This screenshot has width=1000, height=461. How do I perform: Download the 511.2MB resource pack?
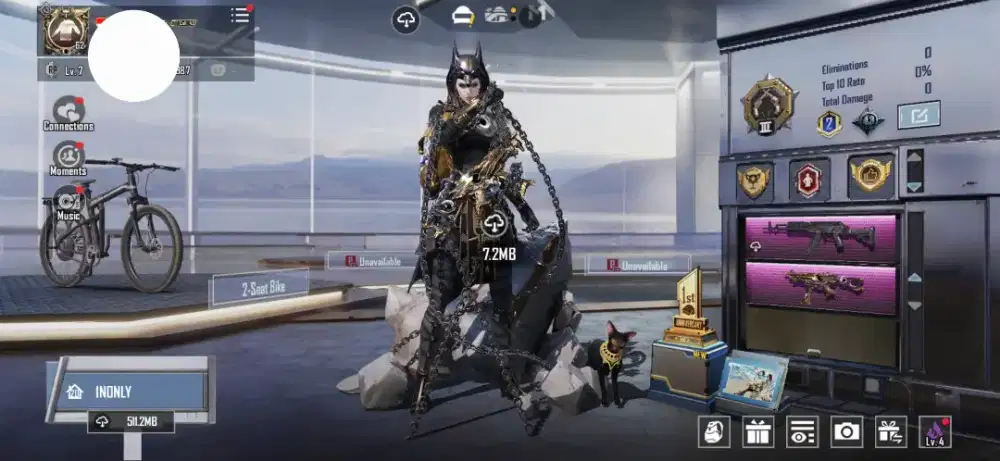click(x=128, y=422)
